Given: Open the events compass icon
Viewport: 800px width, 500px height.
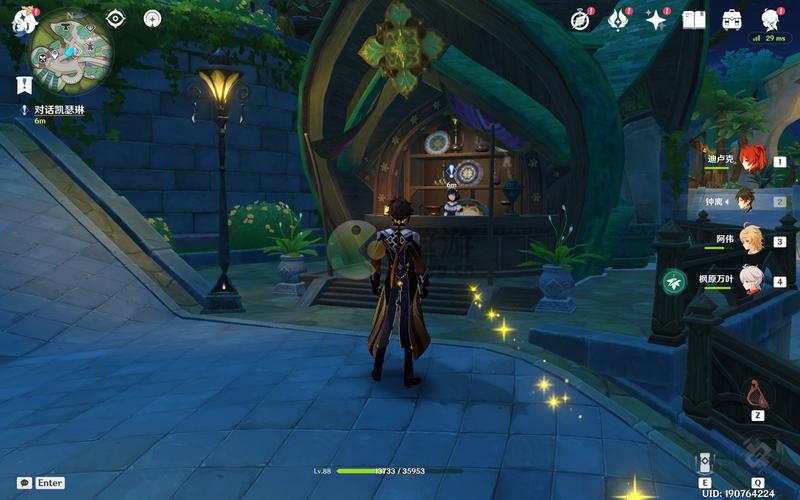Looking at the screenshot, I should click(581, 19).
